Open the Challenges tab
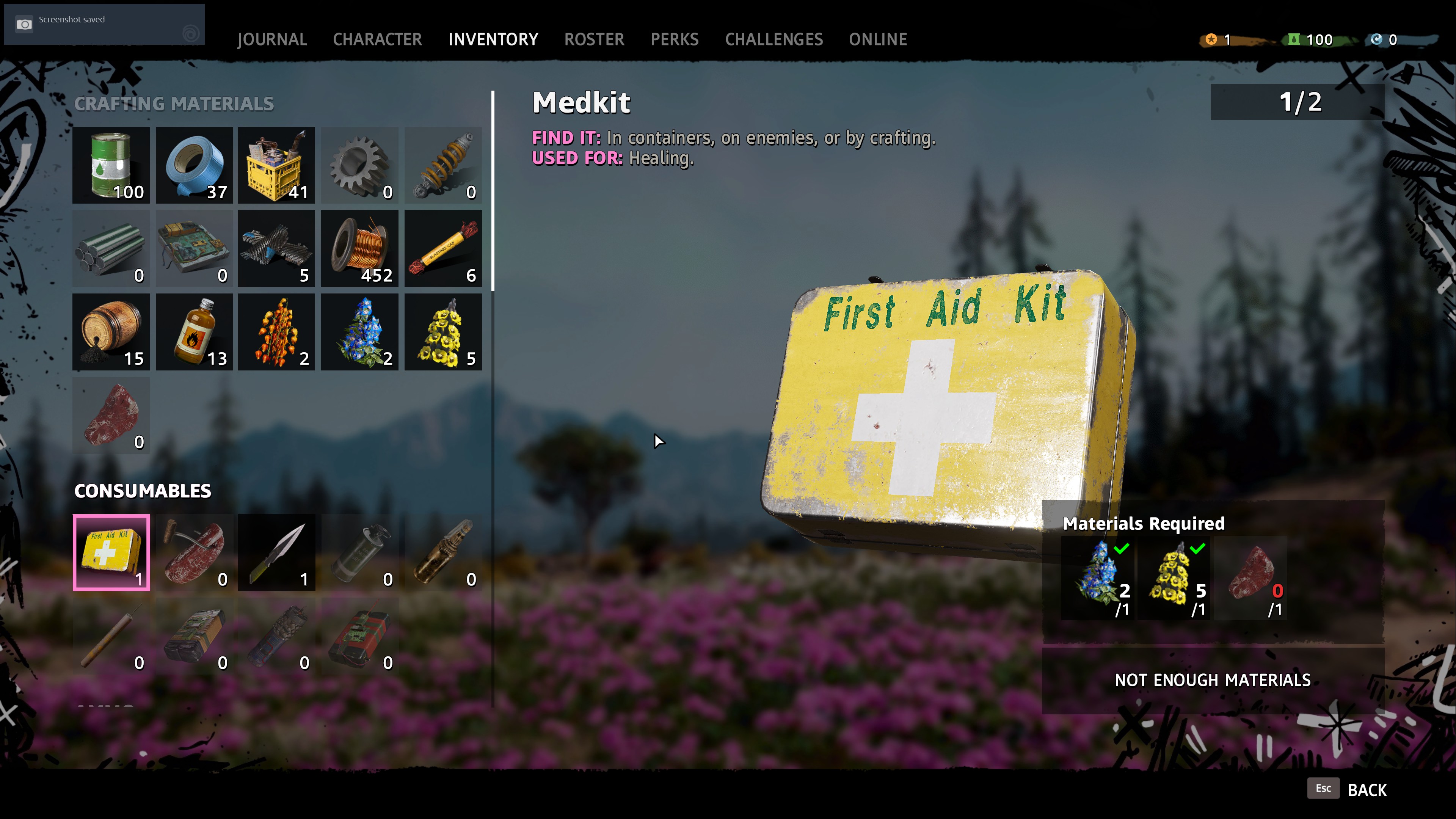Viewport: 1456px width, 819px height. tap(774, 39)
